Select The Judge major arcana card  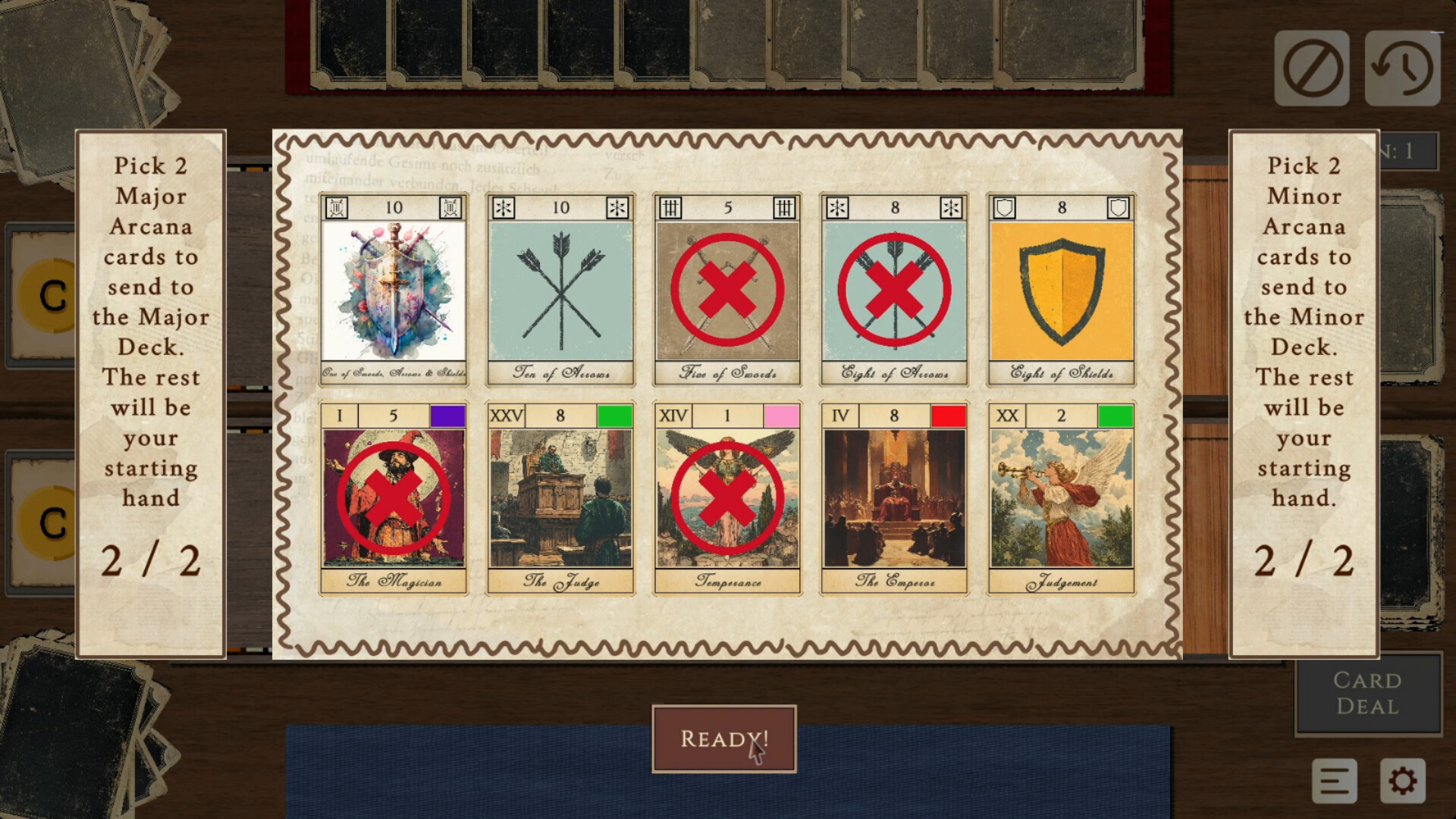click(x=560, y=498)
